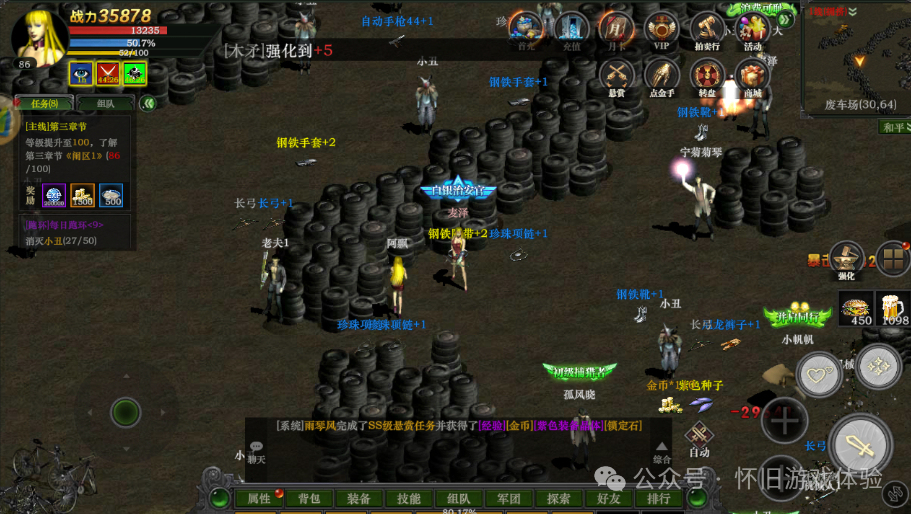Toggle the 自动 auto-battle button
911x514 pixels.
(700, 437)
